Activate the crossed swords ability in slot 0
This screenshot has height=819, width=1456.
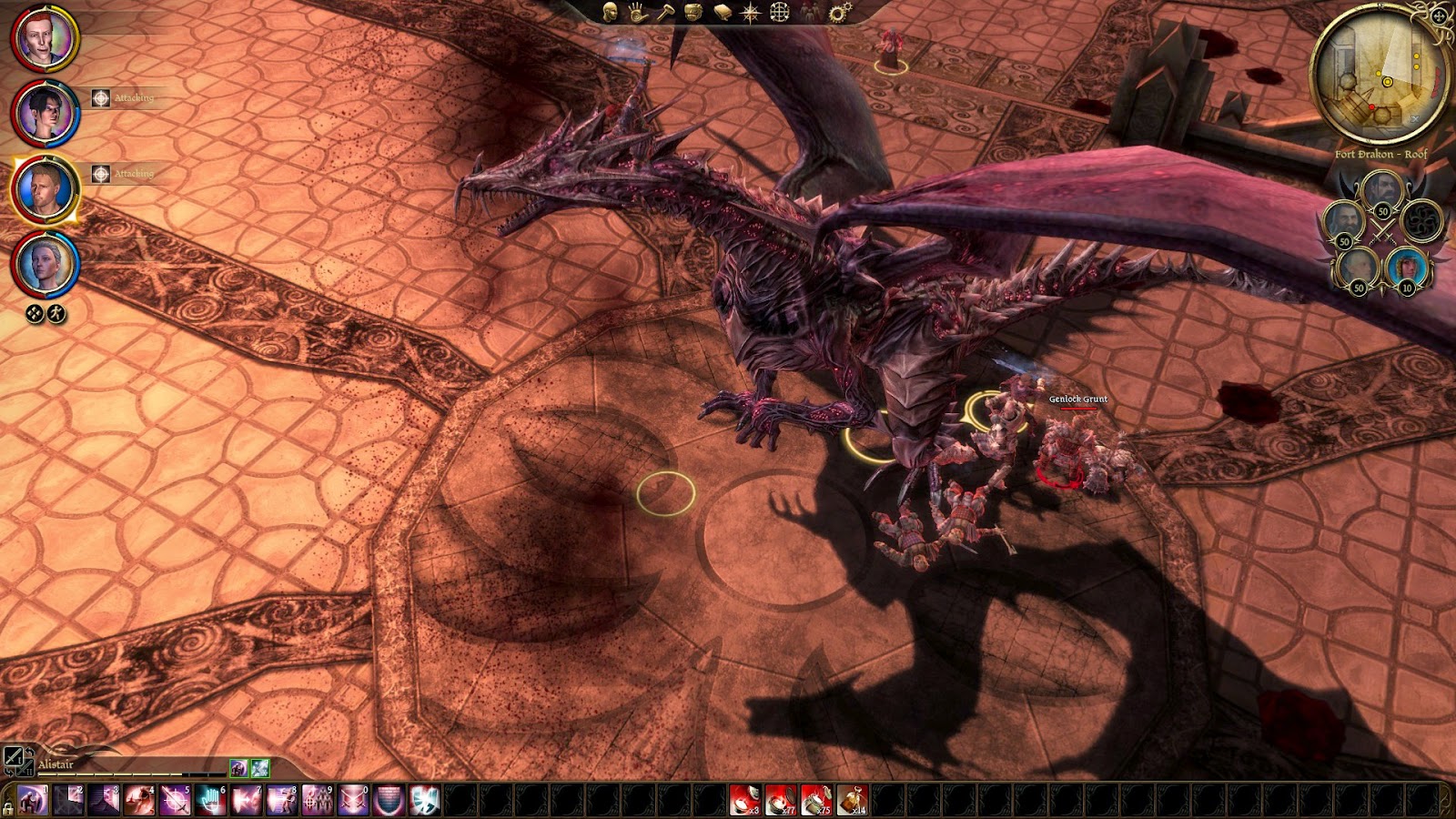(x=353, y=800)
